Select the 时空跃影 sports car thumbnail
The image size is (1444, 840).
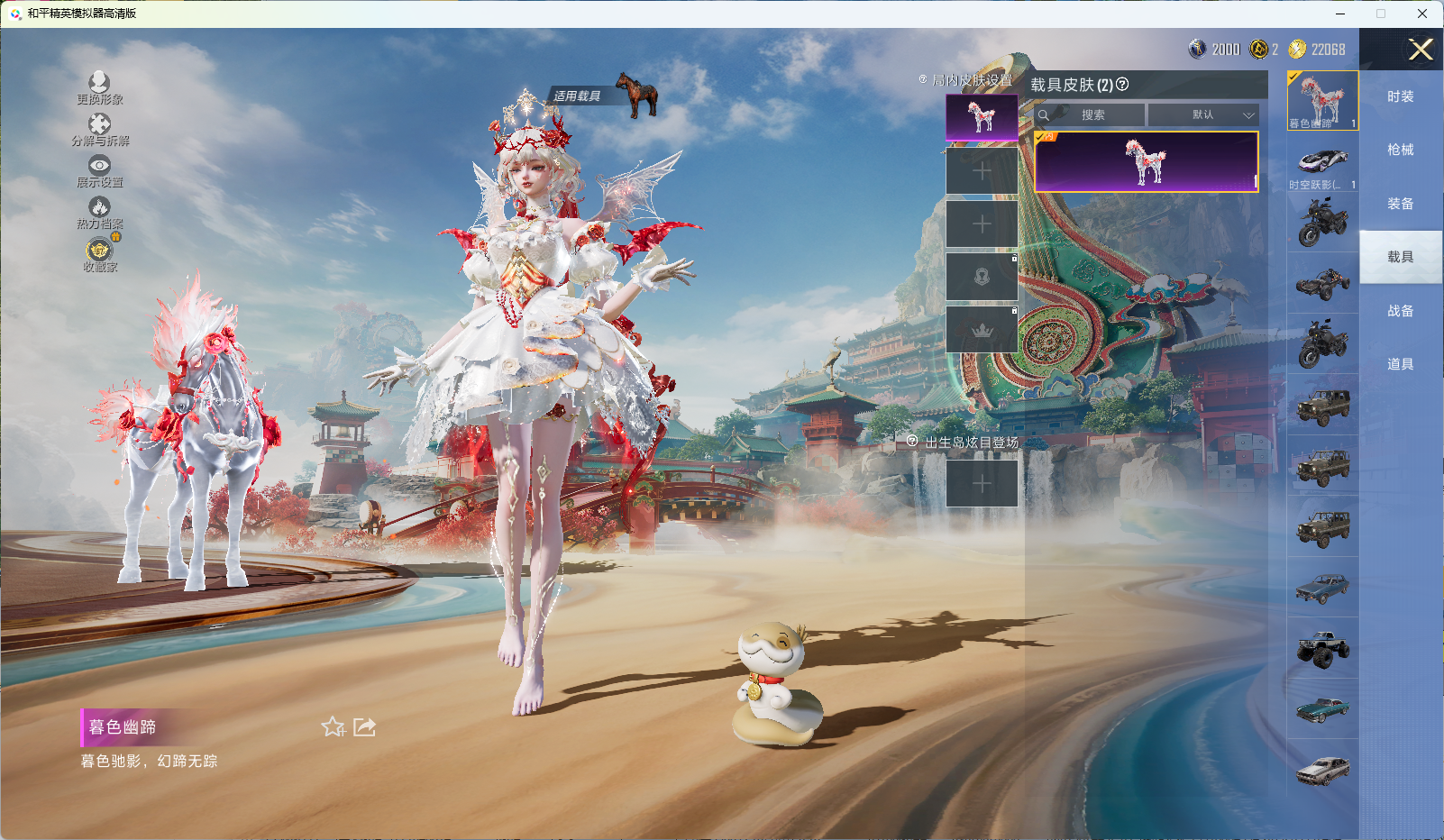point(1322,162)
